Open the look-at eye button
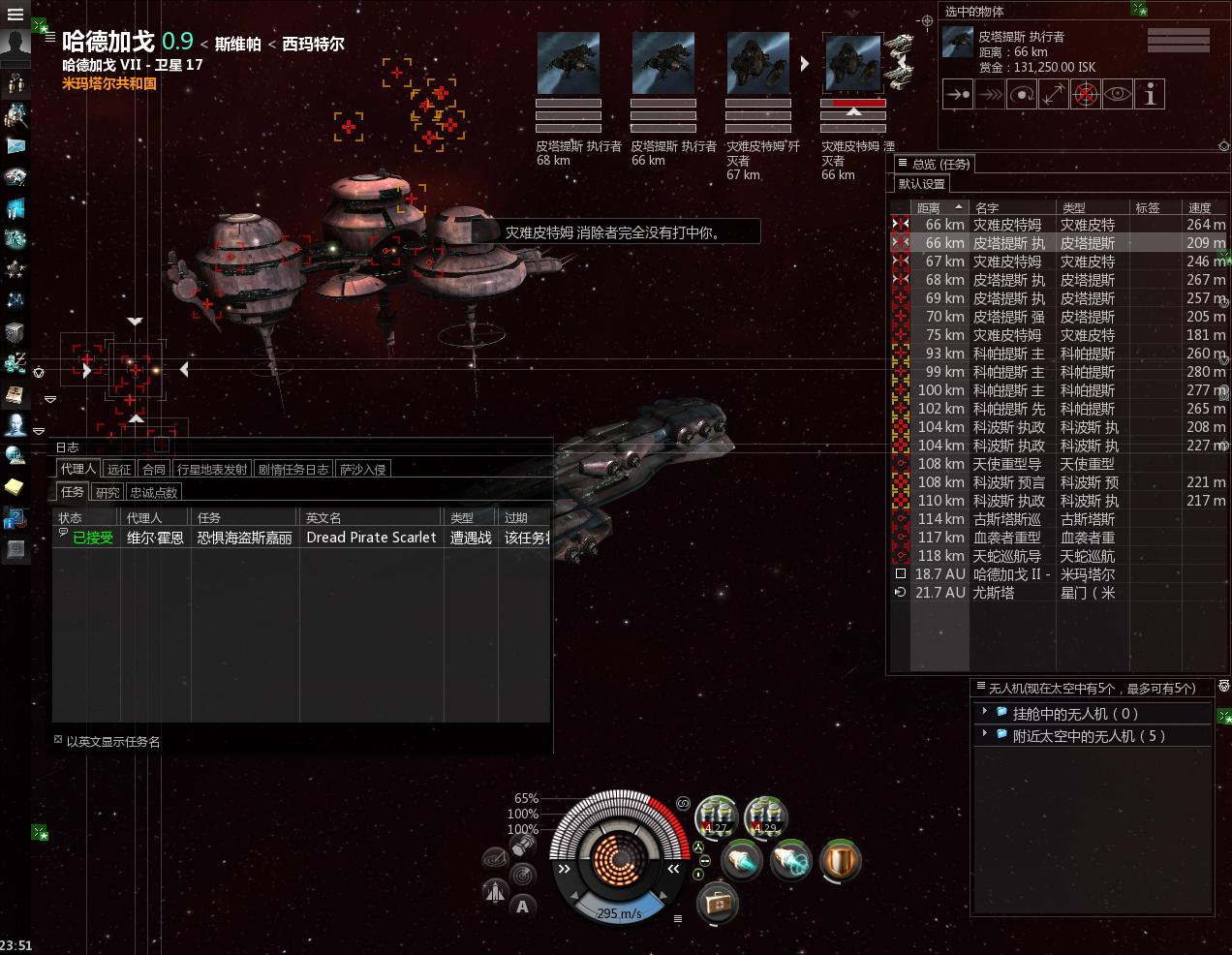Screen dimensions: 1232x955 tap(1117, 95)
